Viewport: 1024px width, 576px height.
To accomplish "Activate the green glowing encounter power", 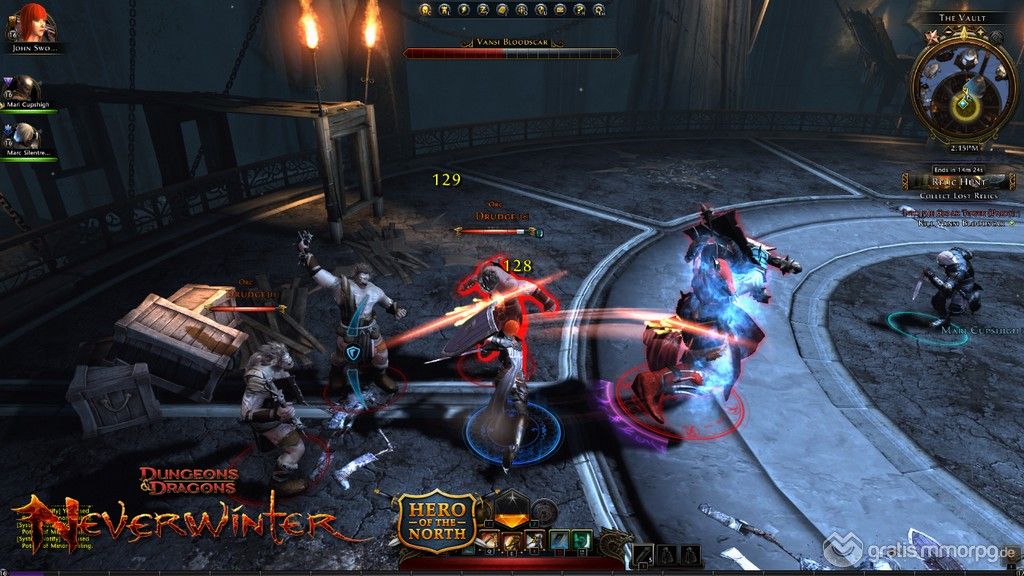I will (x=583, y=541).
